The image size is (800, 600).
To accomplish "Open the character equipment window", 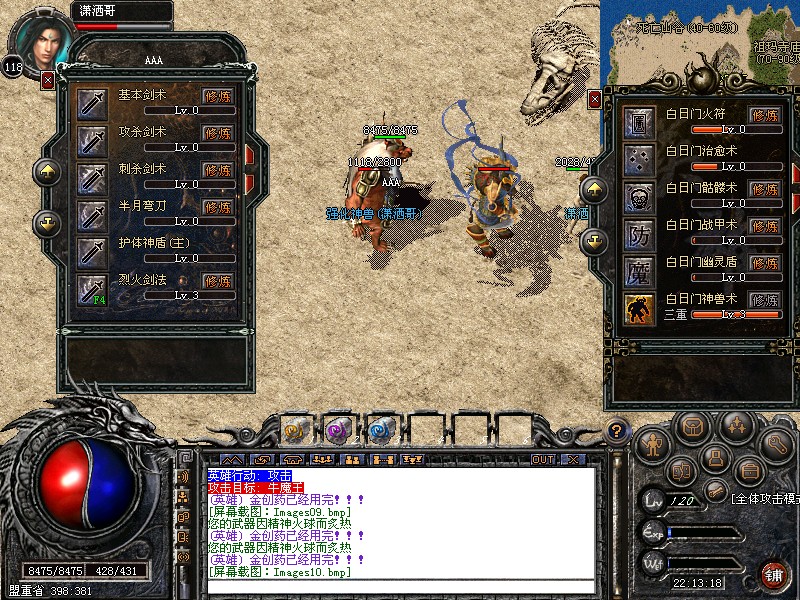I will coord(651,441).
